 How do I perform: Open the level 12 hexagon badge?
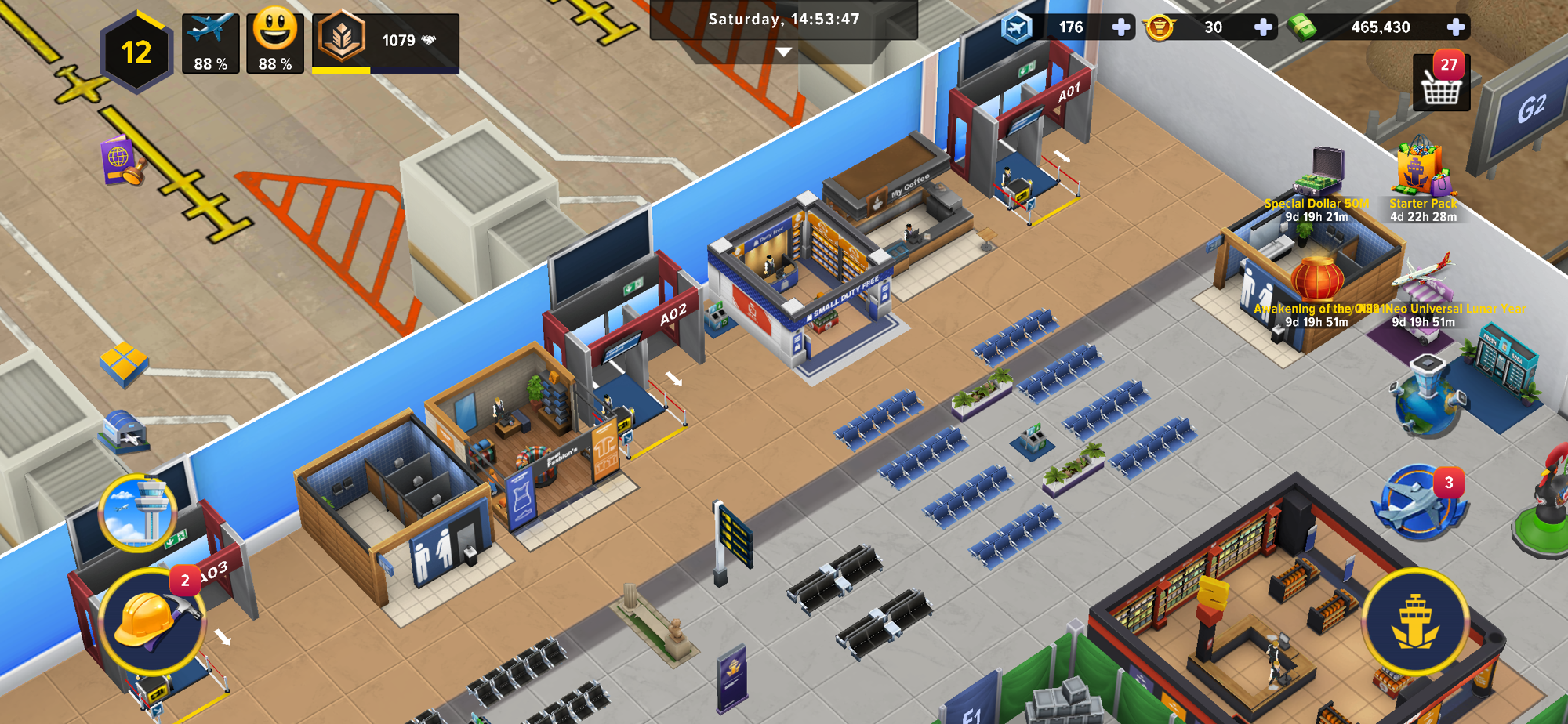[136, 52]
